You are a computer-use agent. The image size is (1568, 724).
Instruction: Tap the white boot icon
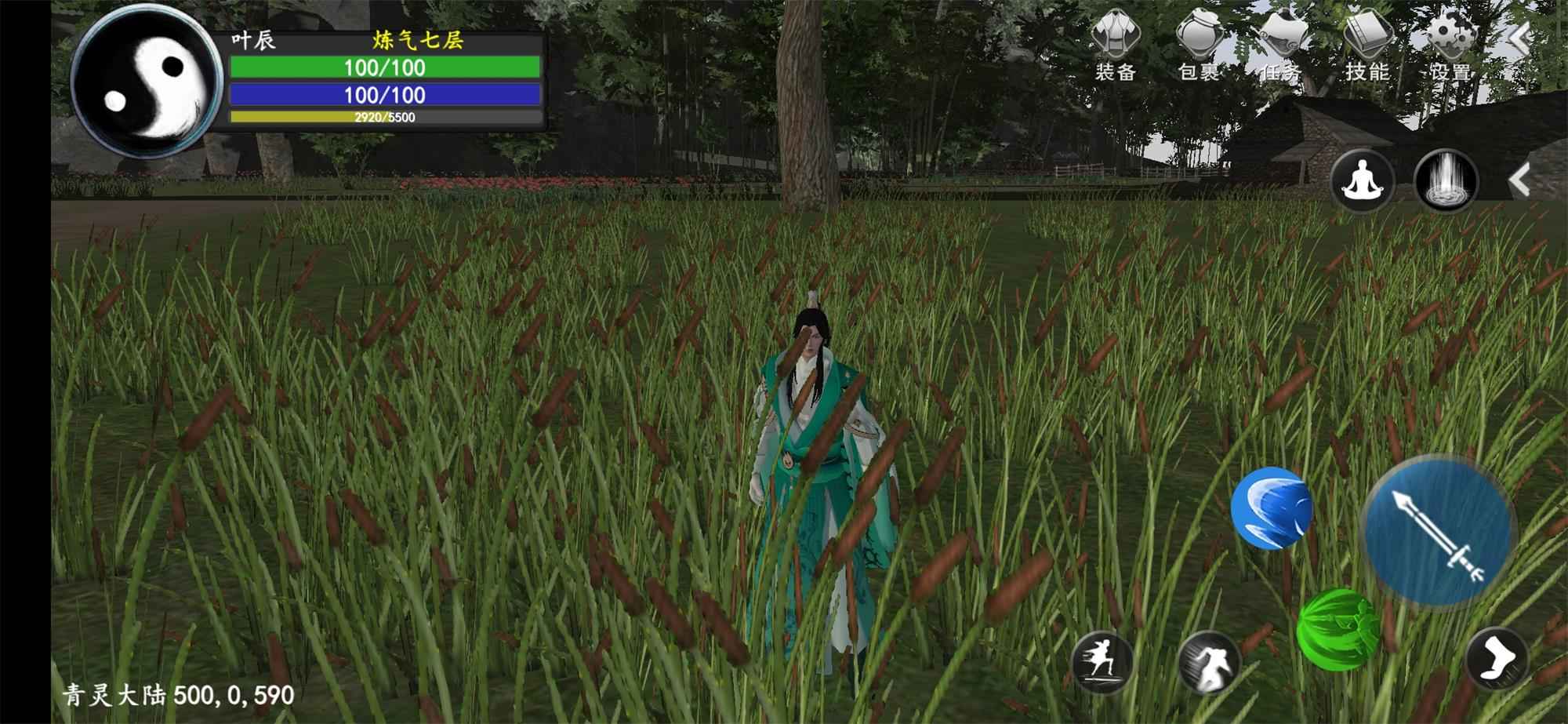(1496, 659)
